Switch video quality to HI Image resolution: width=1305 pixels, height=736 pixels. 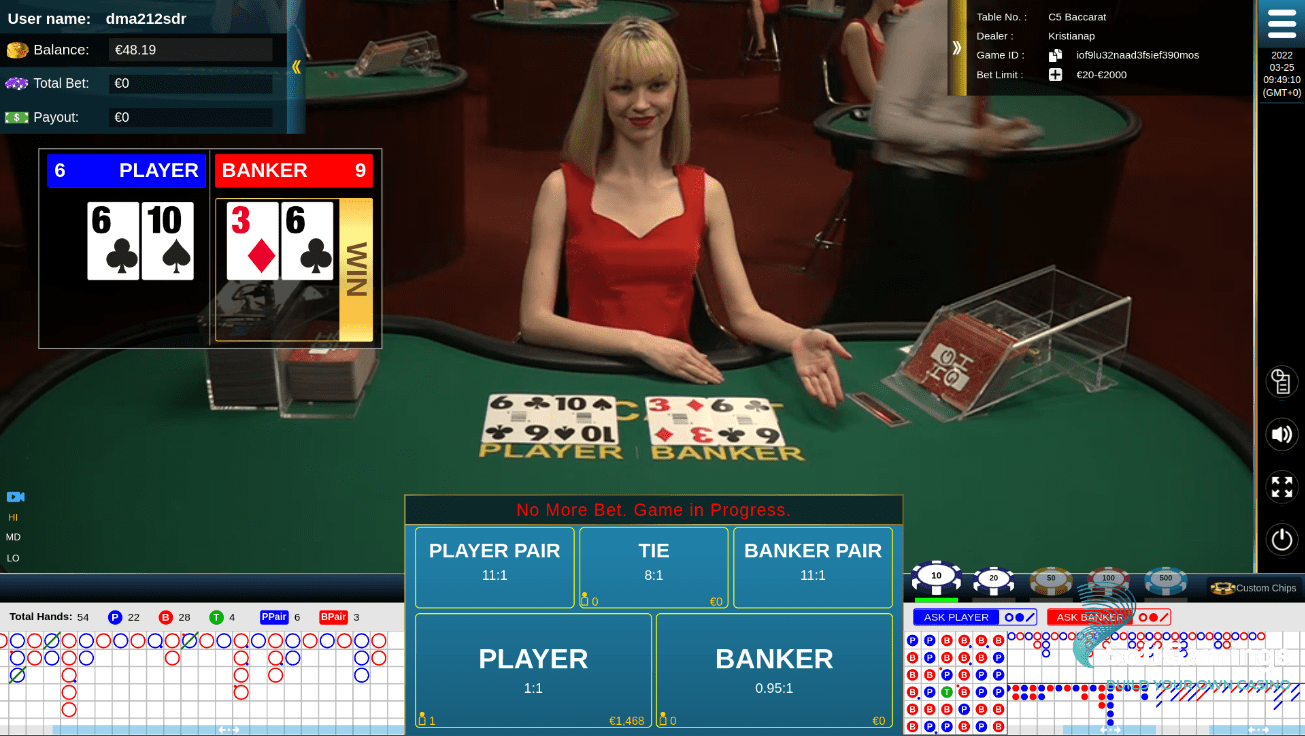[14, 518]
